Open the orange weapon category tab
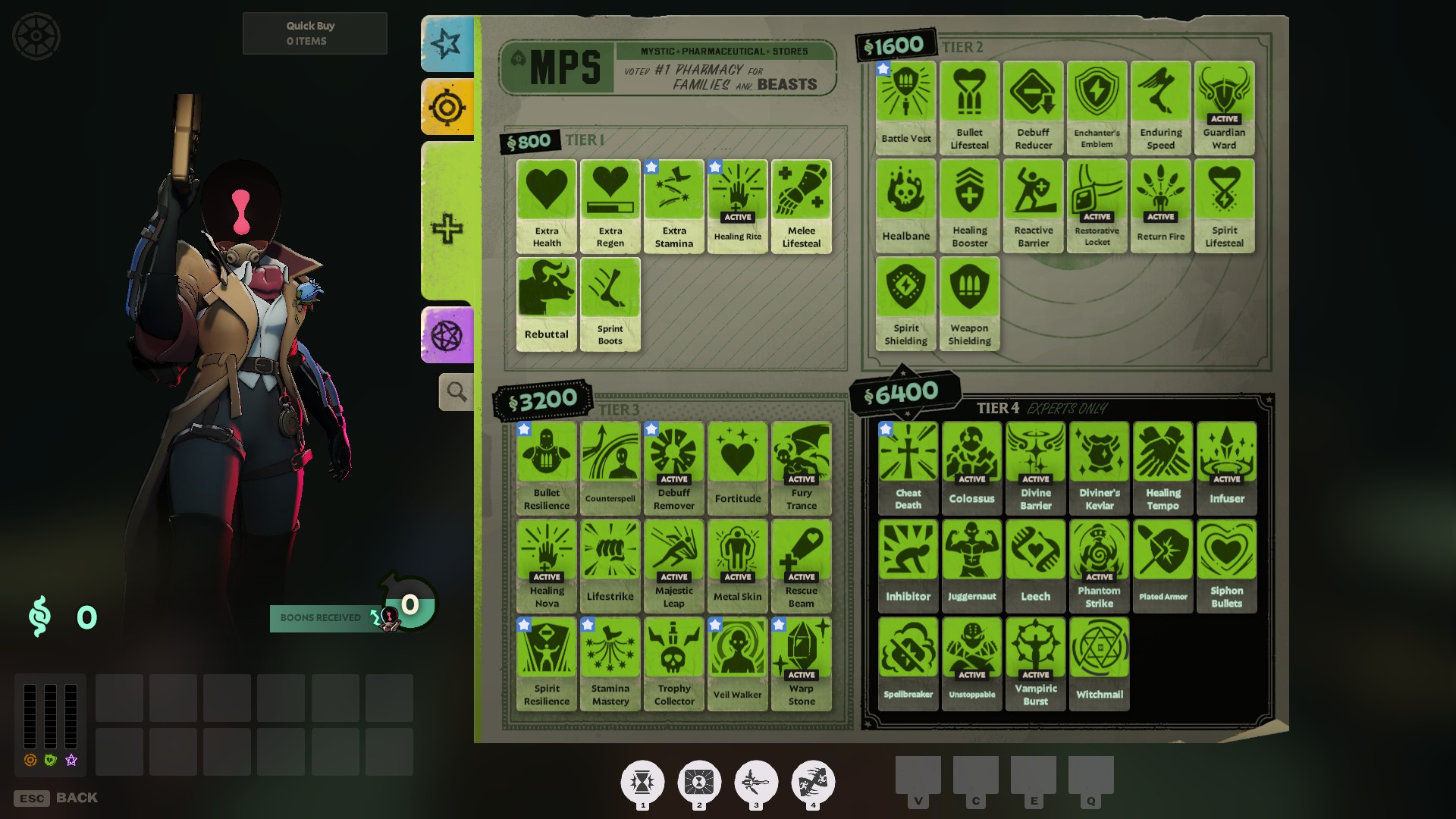This screenshot has height=819, width=1456. coord(447,106)
